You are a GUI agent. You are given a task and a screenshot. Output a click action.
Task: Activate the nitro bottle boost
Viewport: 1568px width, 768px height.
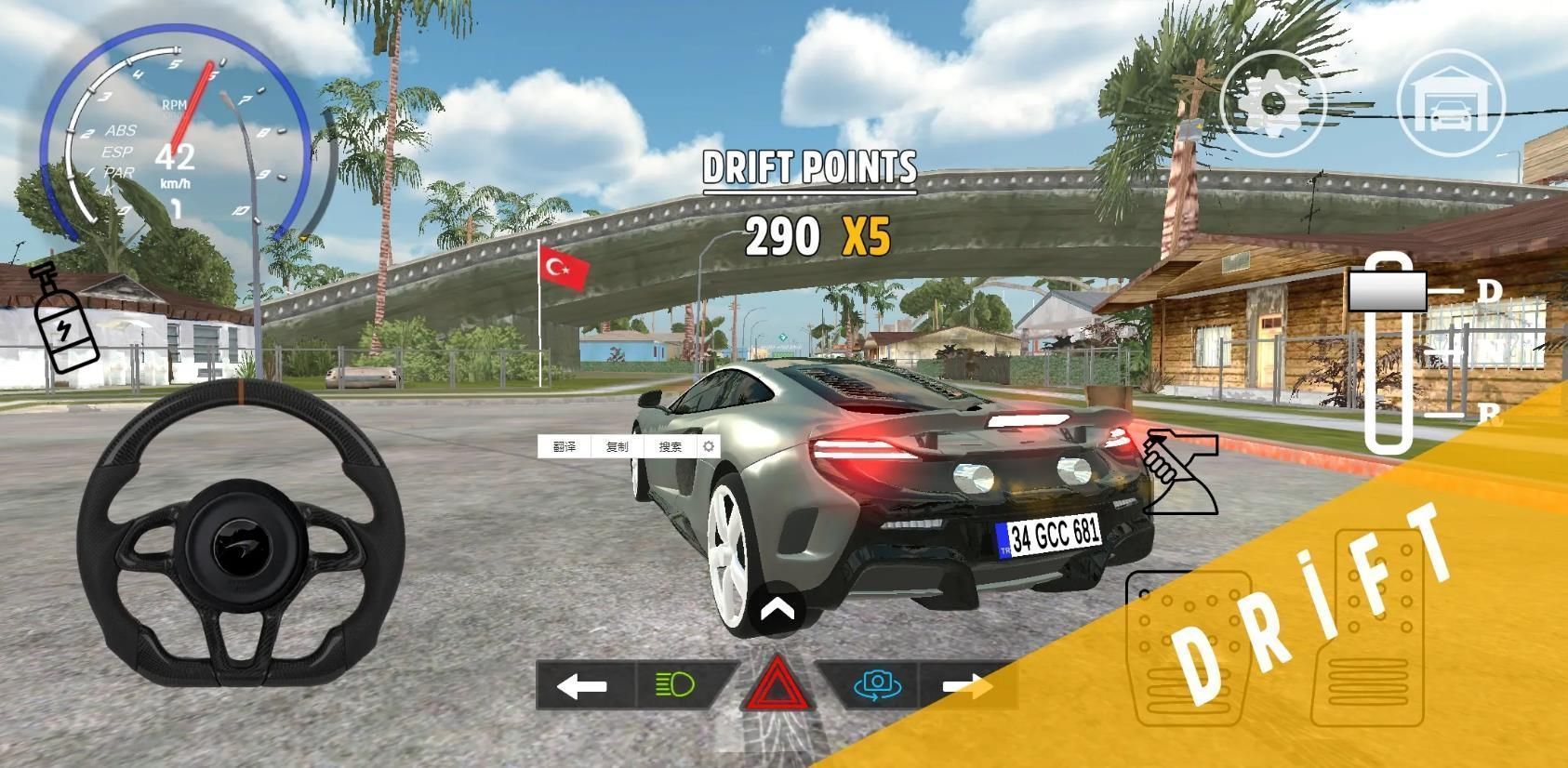point(63,319)
